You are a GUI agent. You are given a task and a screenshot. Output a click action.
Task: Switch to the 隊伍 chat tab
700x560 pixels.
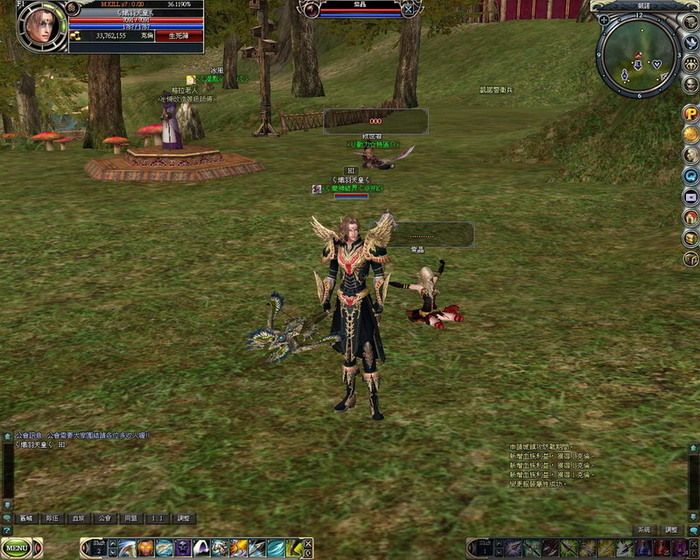click(x=52, y=519)
